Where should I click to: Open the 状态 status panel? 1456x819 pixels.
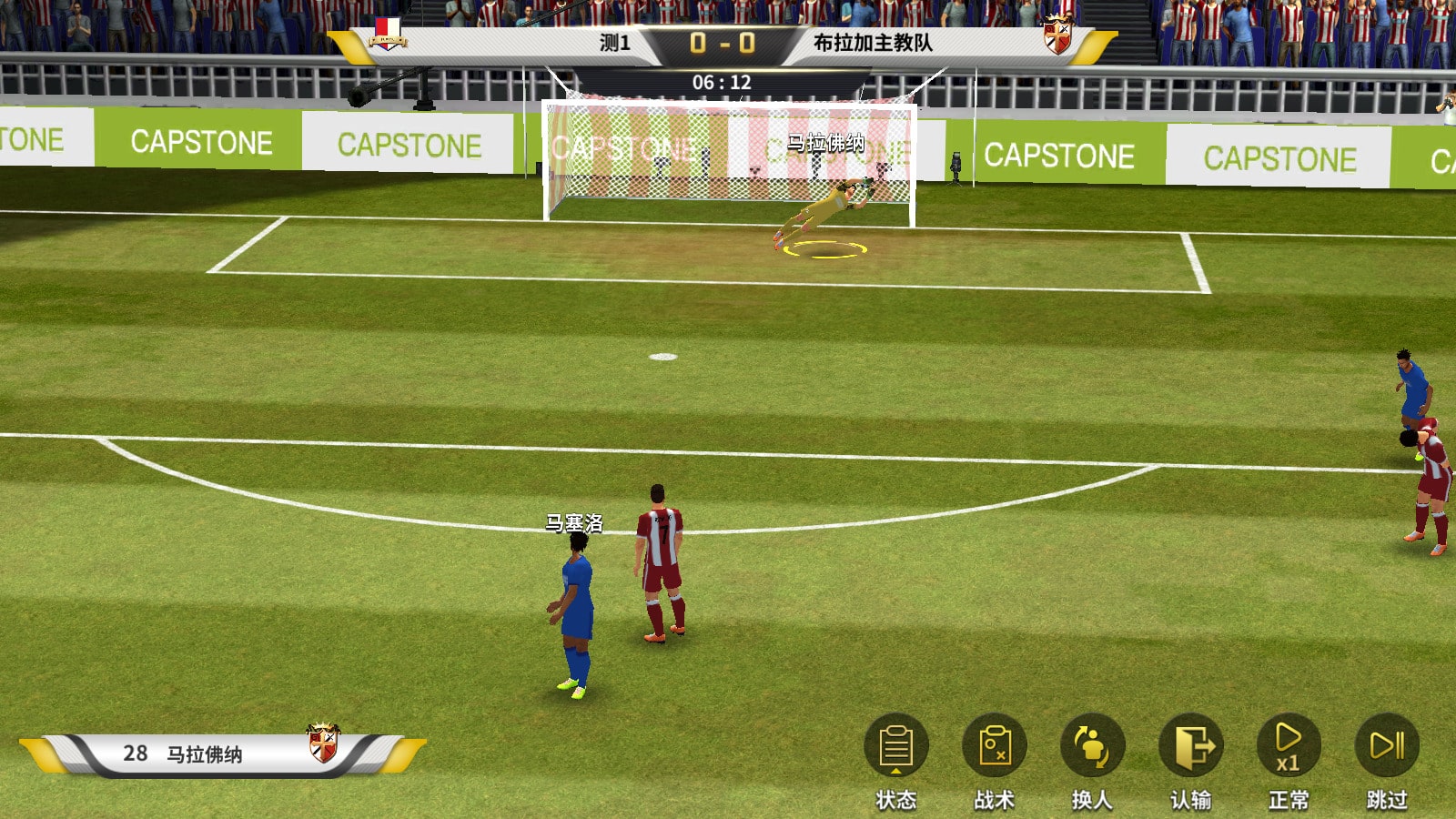click(x=896, y=747)
